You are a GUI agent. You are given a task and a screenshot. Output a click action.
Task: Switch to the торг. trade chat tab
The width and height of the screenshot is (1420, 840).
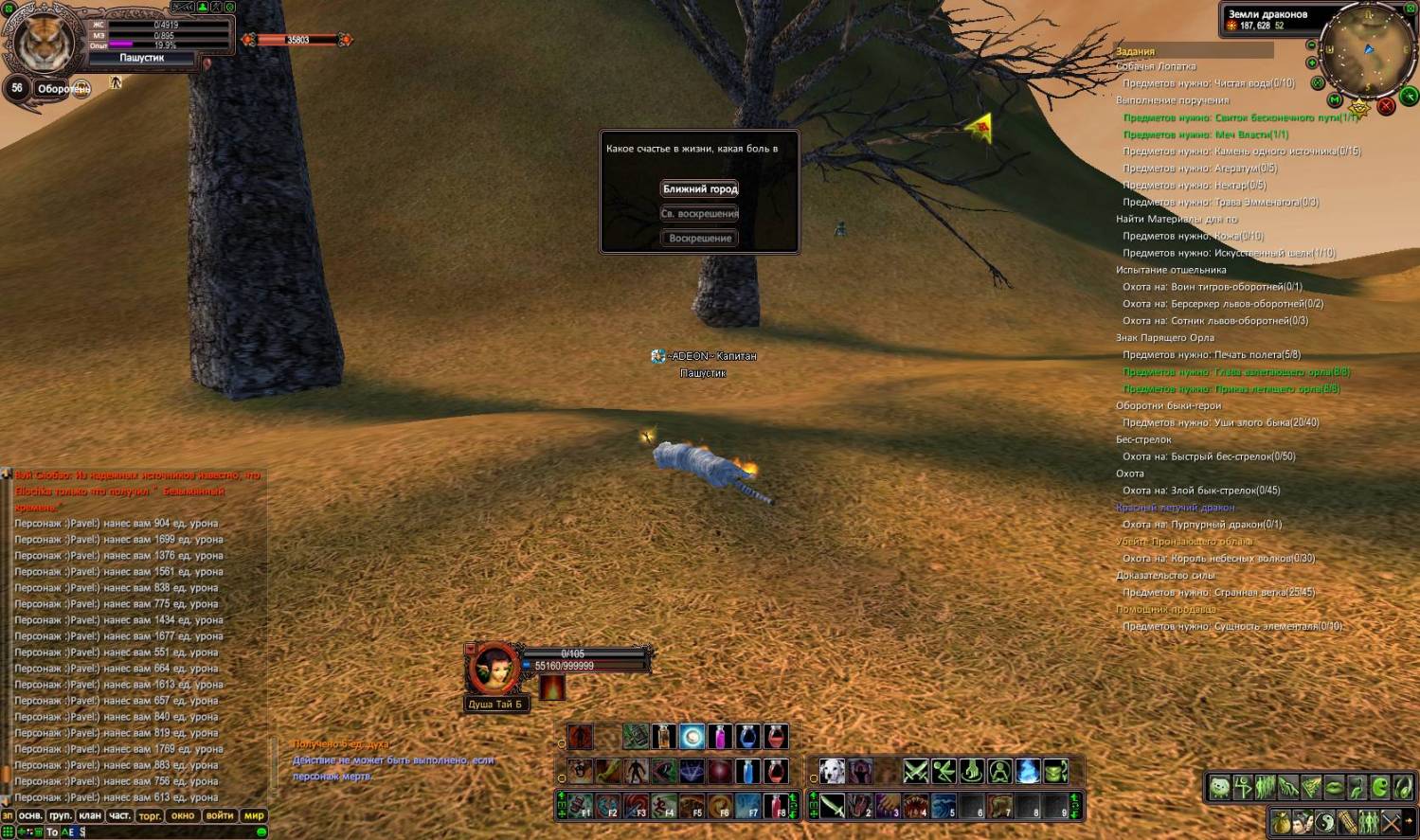tap(150, 815)
